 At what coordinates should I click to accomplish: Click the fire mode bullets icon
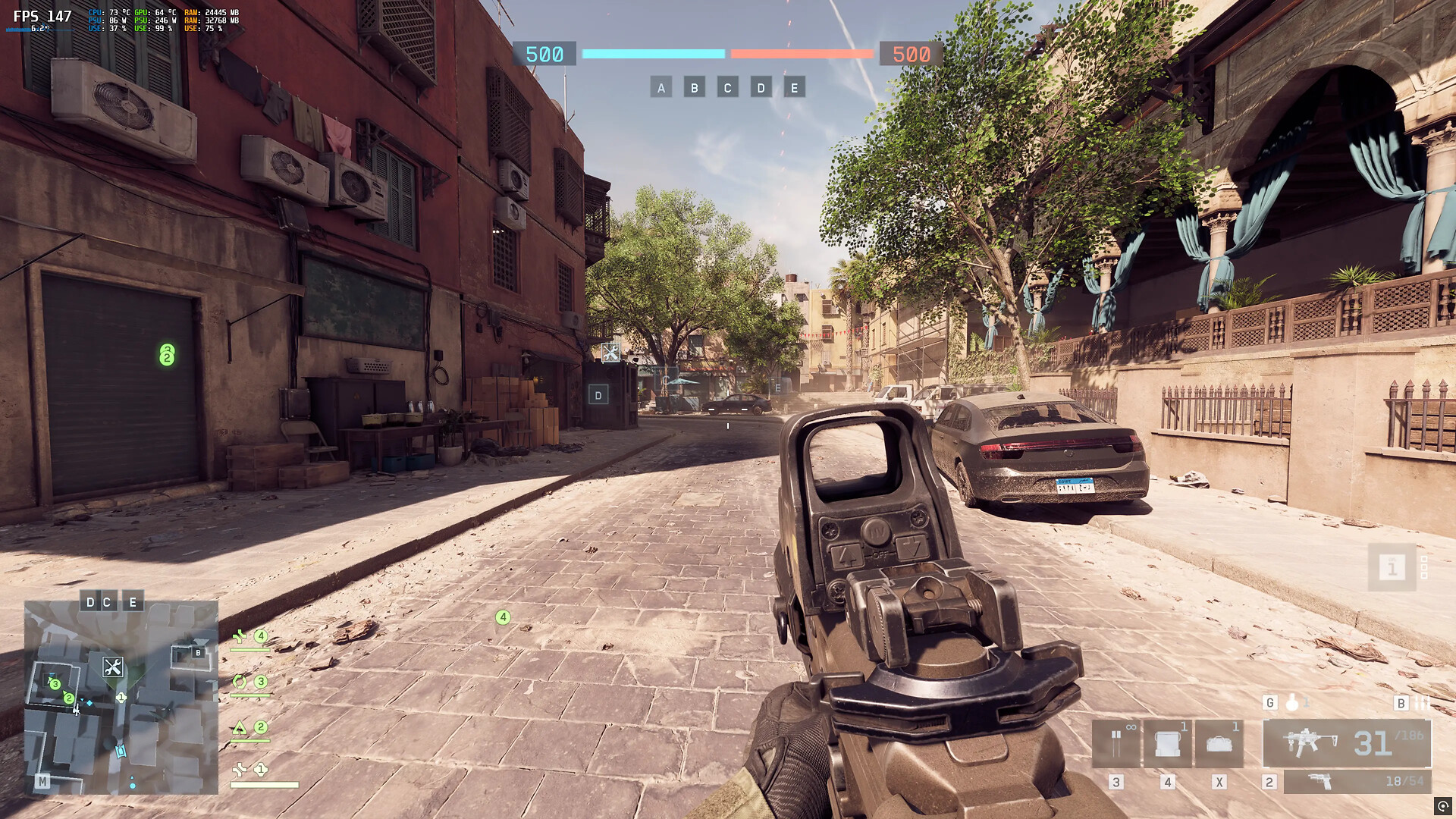(x=1422, y=703)
